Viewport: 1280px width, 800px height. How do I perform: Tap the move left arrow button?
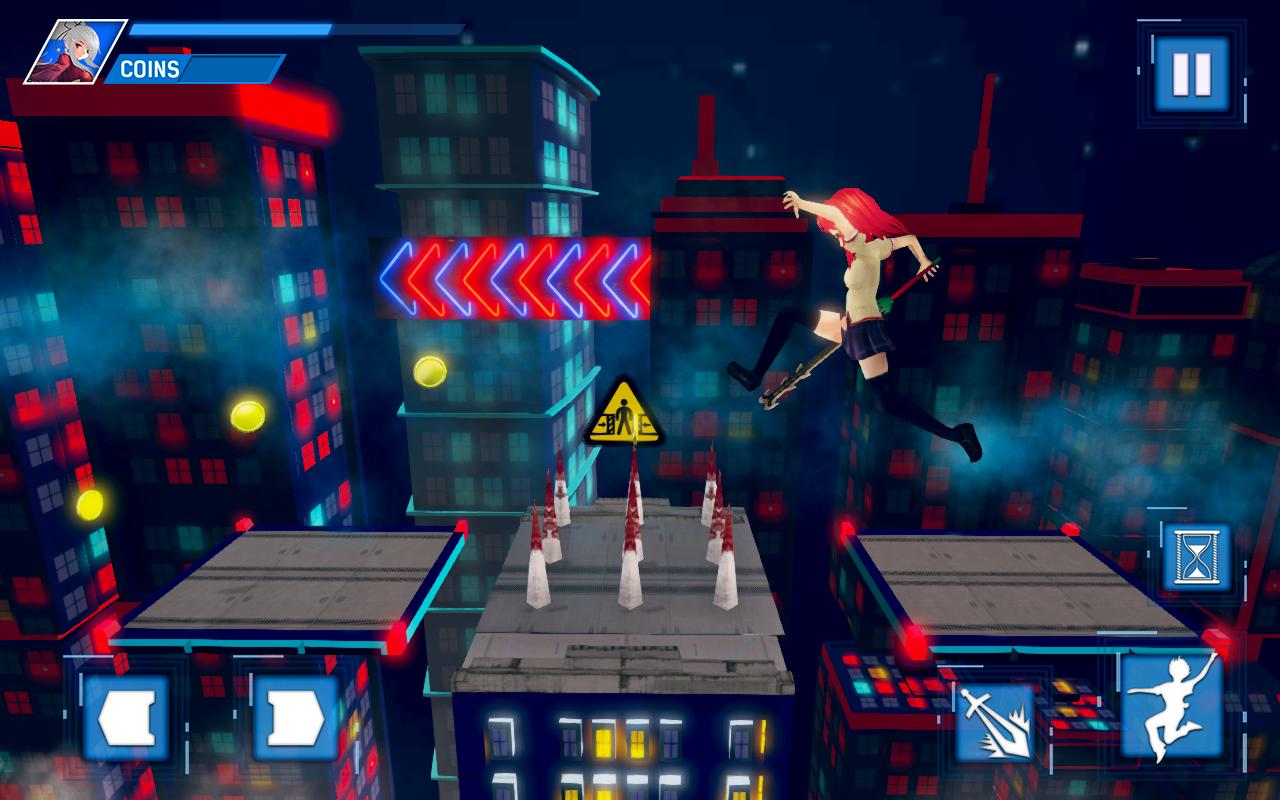[x=126, y=717]
